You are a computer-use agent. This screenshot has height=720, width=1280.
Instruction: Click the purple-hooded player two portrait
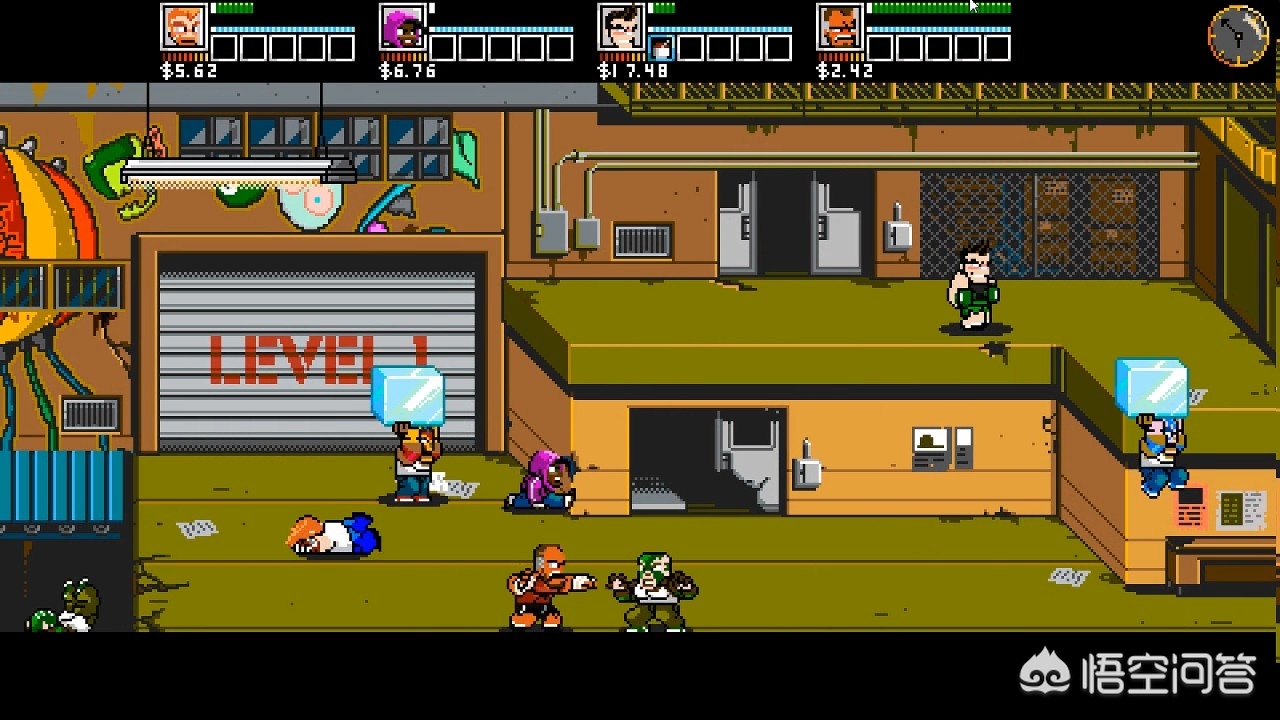[x=403, y=28]
